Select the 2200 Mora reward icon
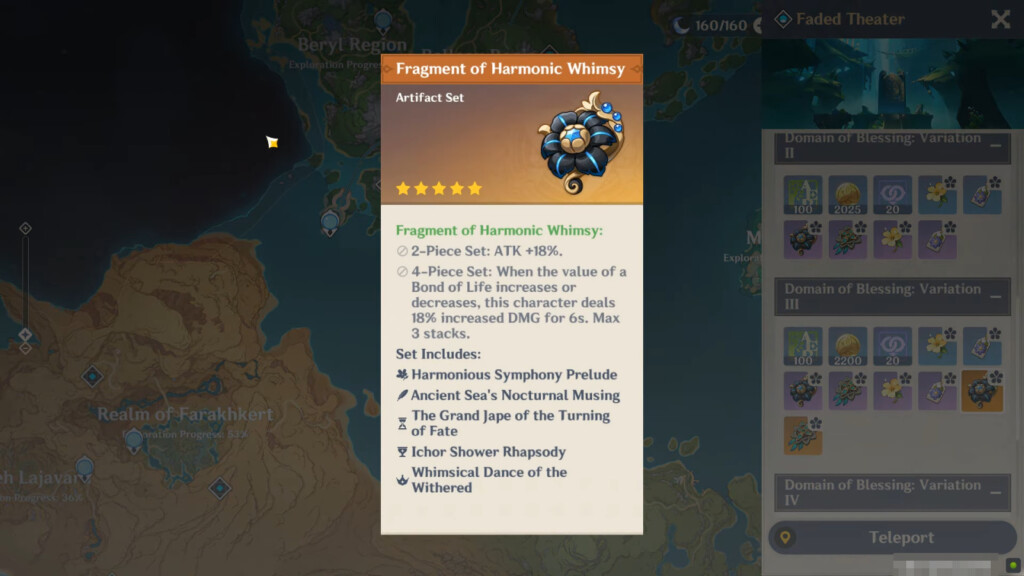Image resolution: width=1024 pixels, height=576 pixels. coord(848,346)
